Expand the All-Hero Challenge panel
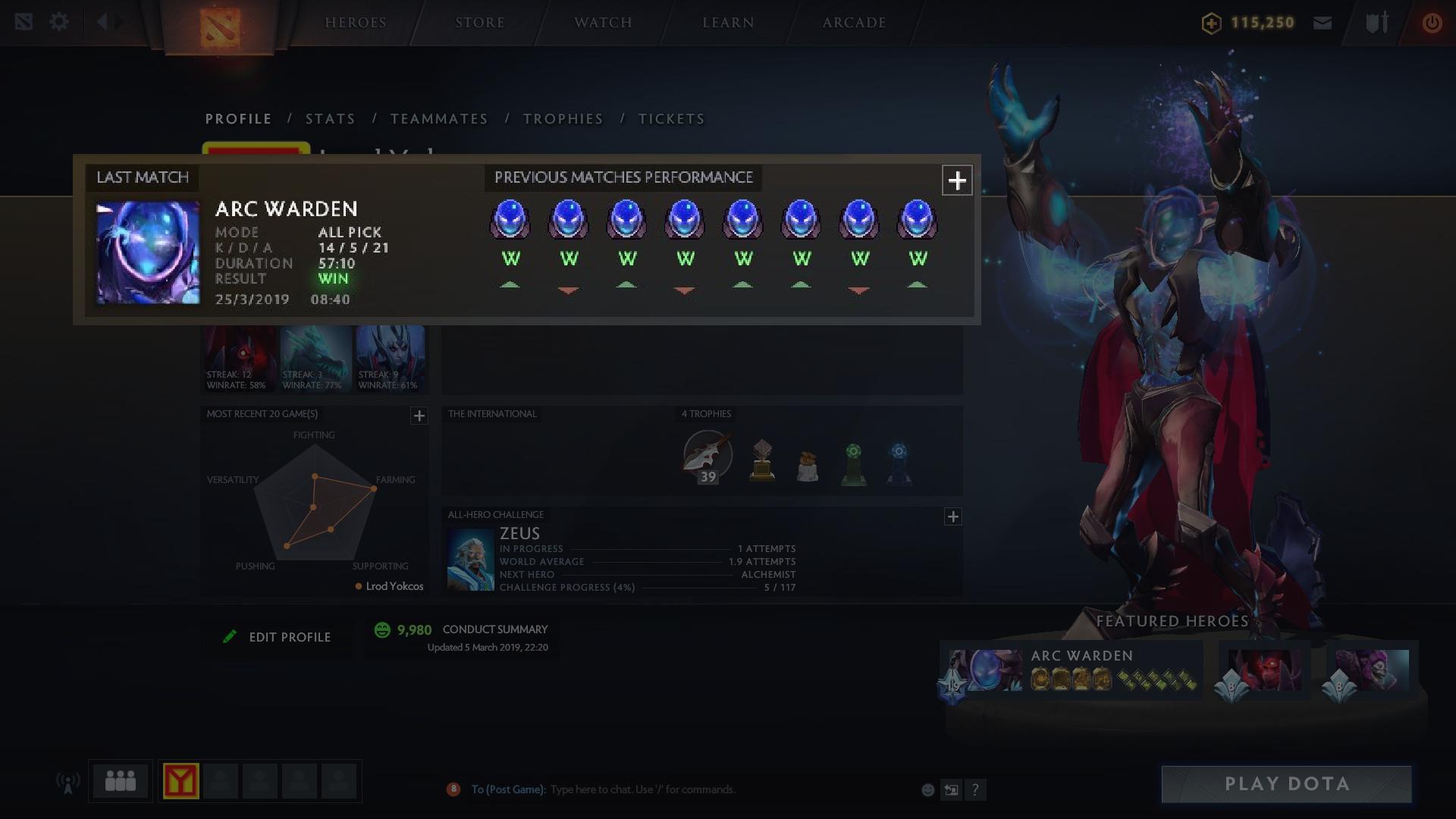 click(x=953, y=516)
